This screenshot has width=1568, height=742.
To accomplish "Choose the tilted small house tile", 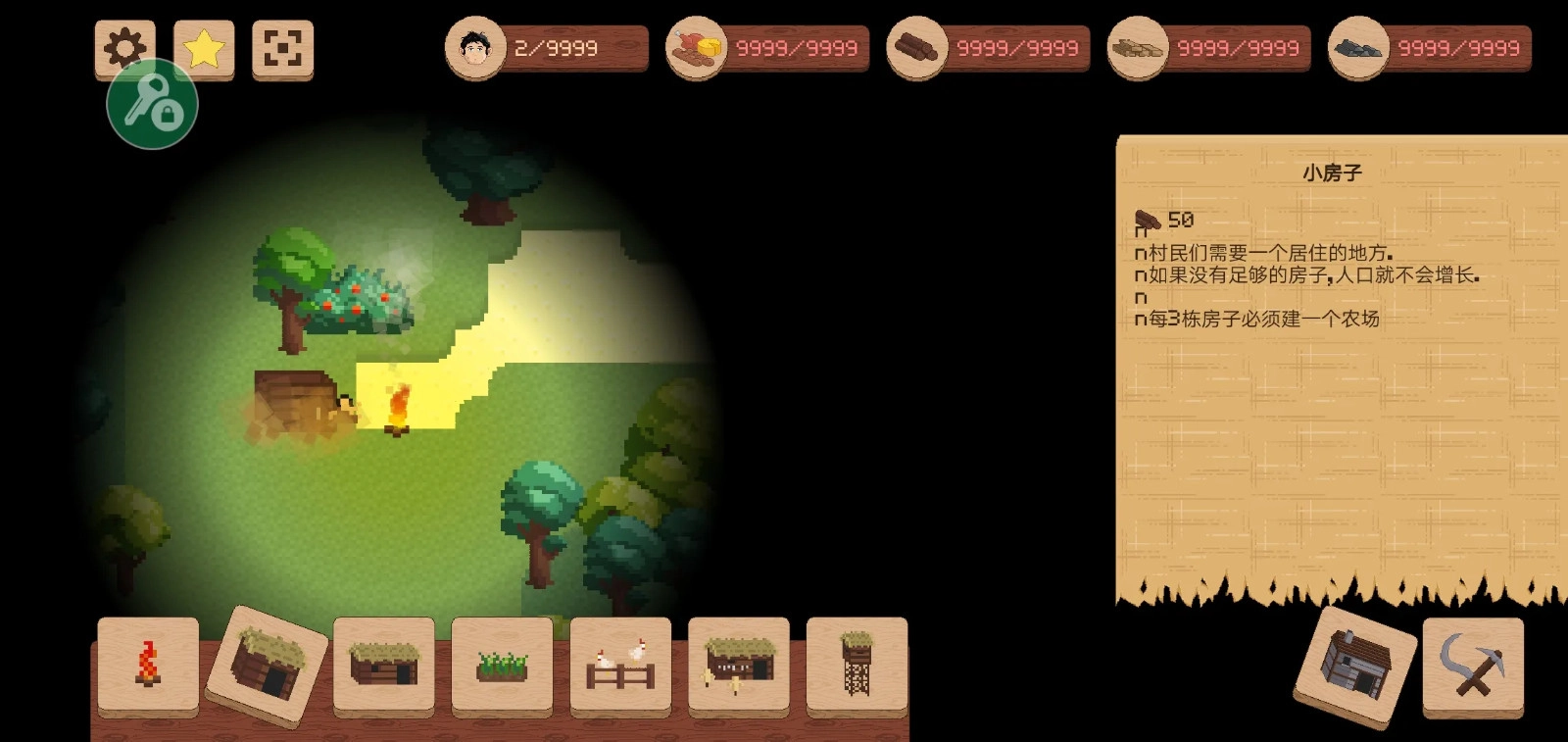I will [267, 666].
